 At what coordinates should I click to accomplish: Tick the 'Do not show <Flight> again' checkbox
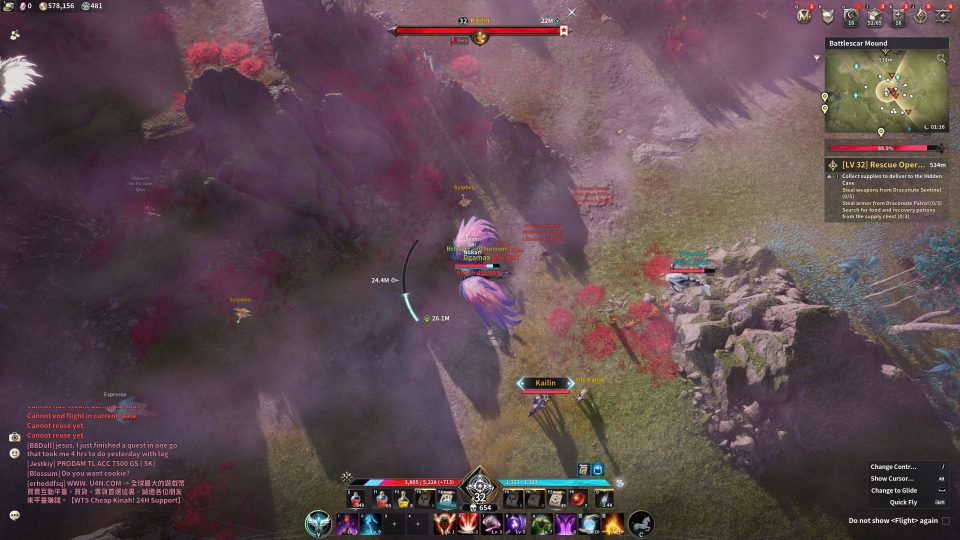946,521
